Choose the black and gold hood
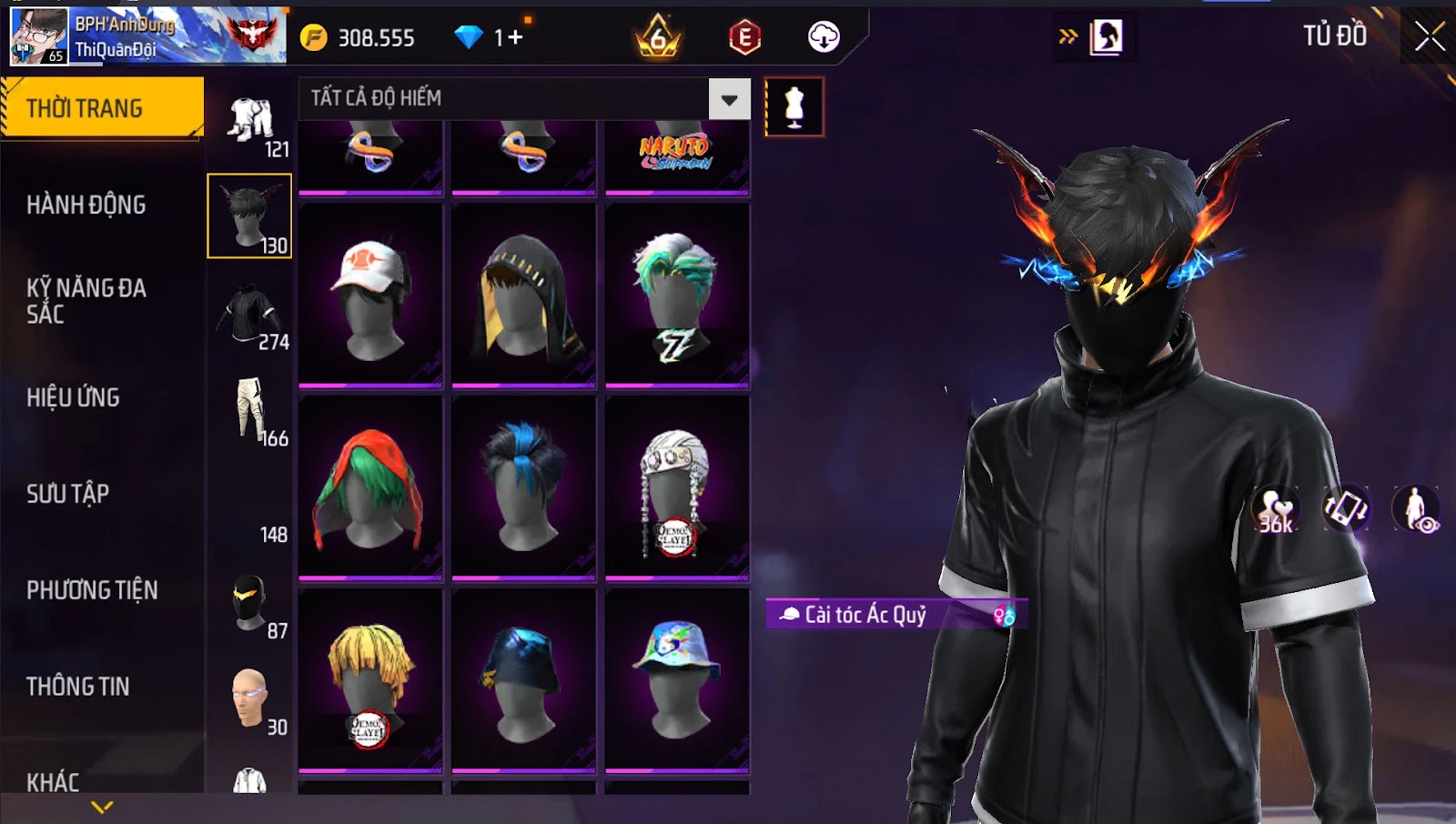 tap(523, 296)
